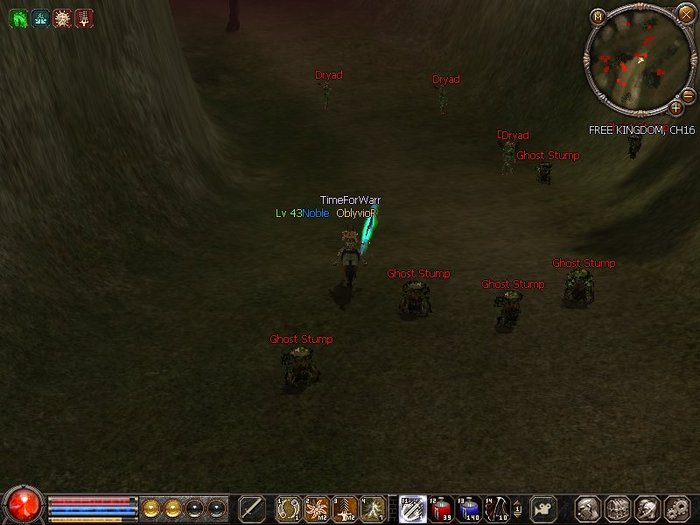Use the F4 quickslot item
Viewport: 700px width, 525px height.
coord(497,508)
